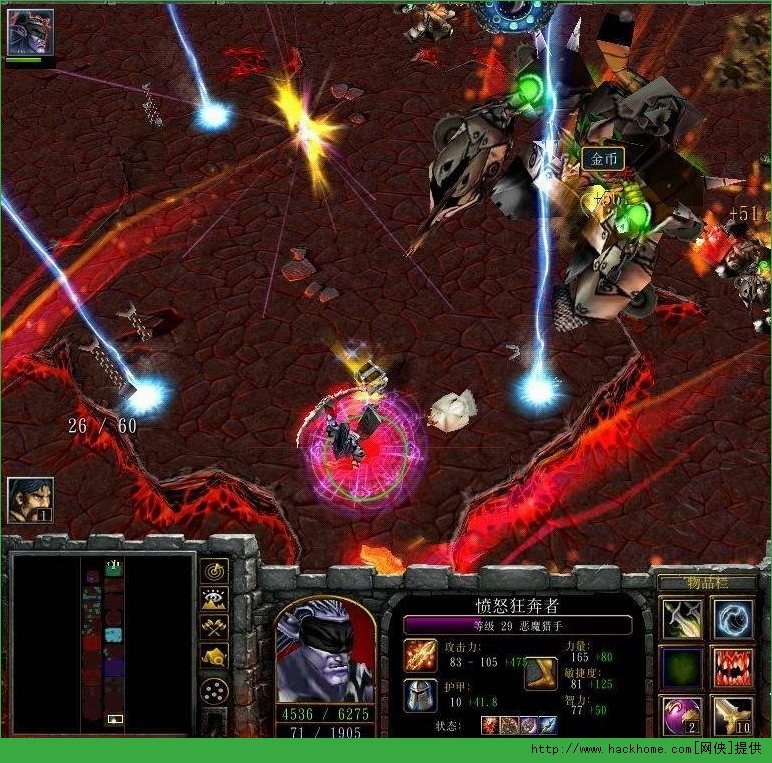The height and width of the screenshot is (763, 772).
Task: Use the golden sword item with 10 charges
Action: [732, 716]
